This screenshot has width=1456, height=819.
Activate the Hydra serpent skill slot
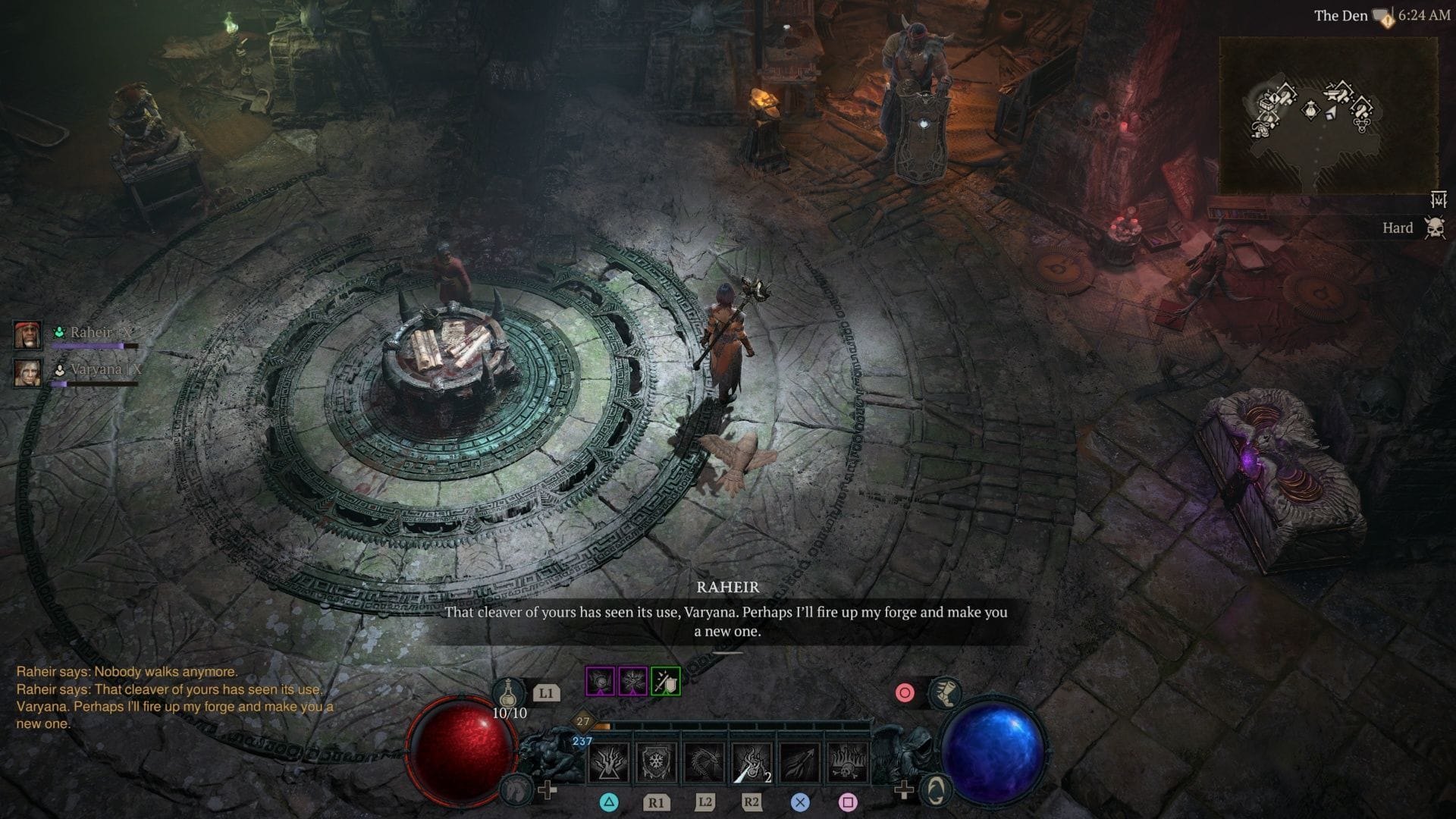tap(705, 763)
